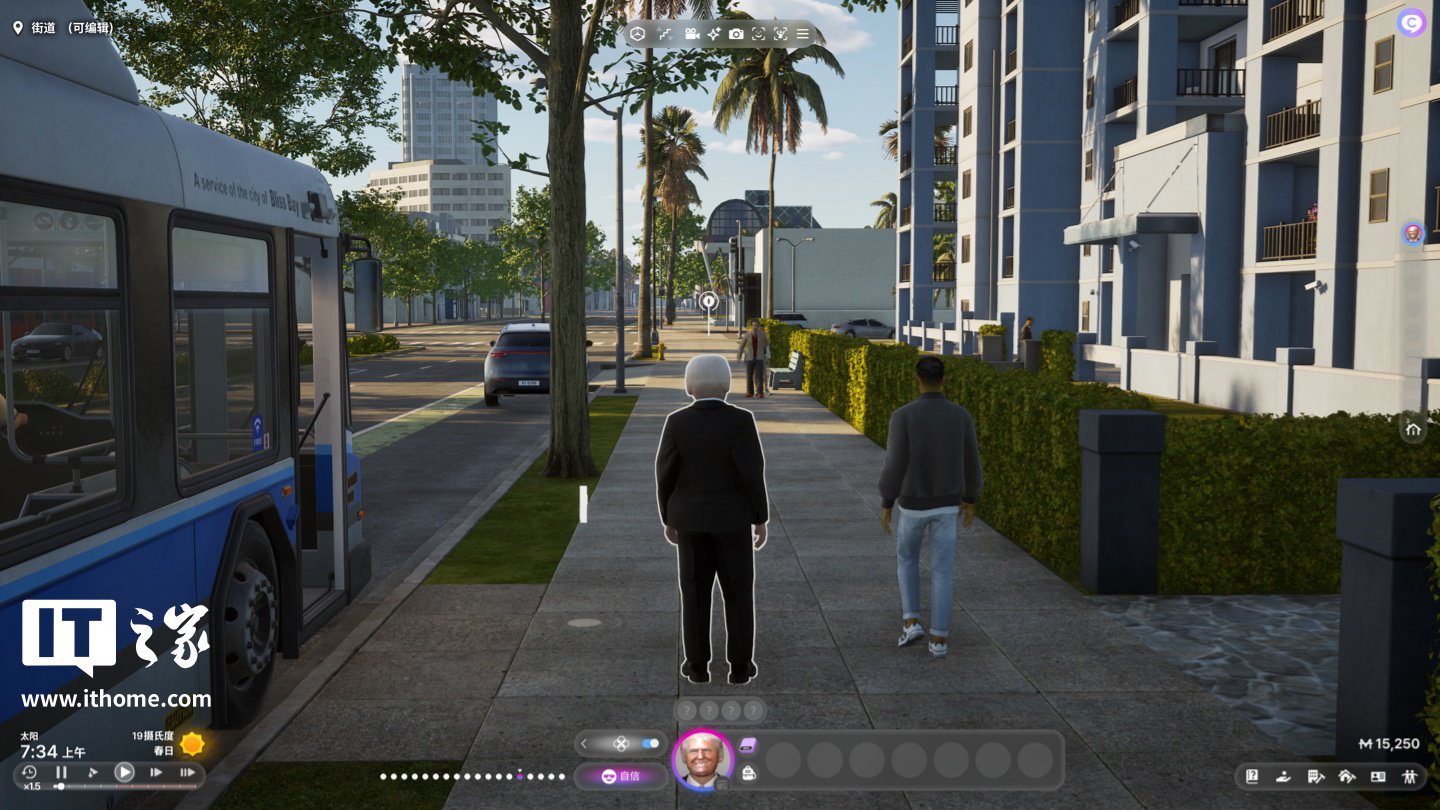The height and width of the screenshot is (810, 1440).
Task: Toggle the blue autonomy switch
Action: [651, 743]
